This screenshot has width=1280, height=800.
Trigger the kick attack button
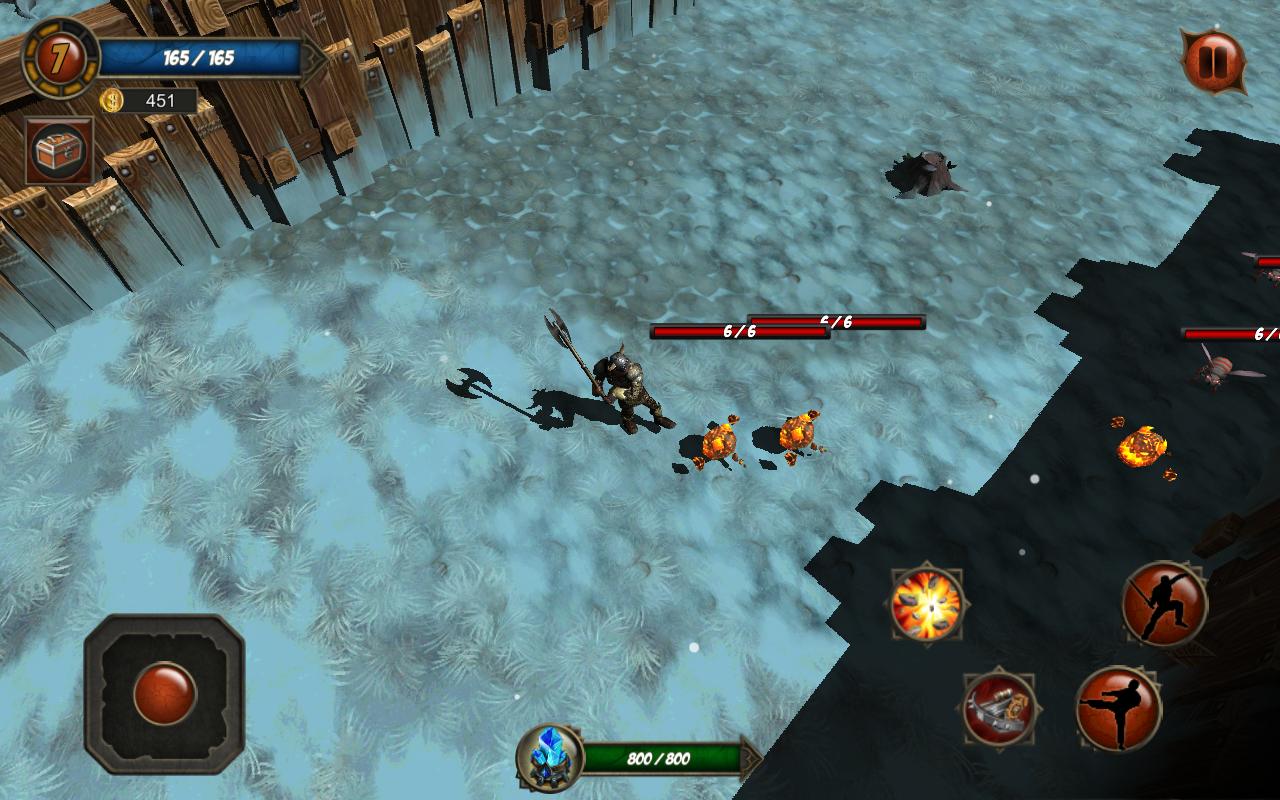(x=1118, y=708)
